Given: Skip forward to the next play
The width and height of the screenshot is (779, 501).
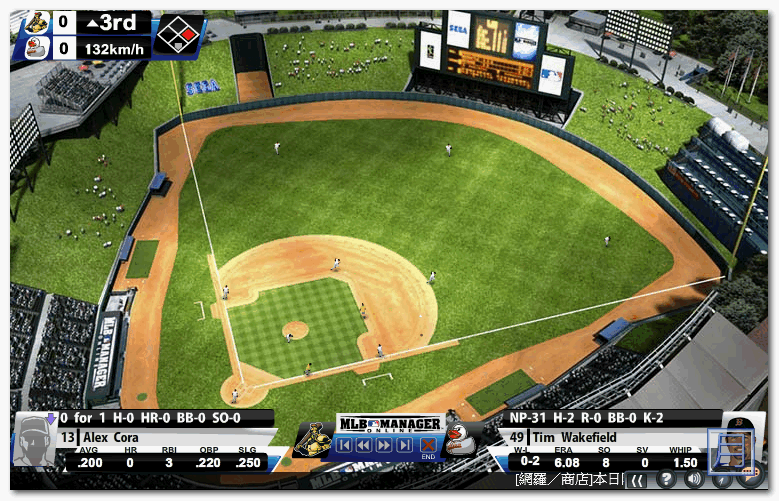Looking at the screenshot, I should pyautogui.click(x=403, y=445).
